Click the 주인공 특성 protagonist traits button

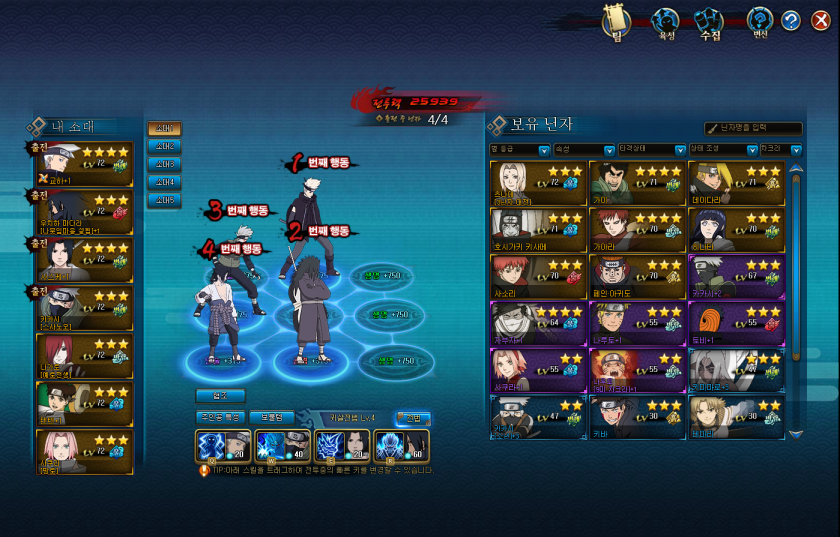point(219,416)
